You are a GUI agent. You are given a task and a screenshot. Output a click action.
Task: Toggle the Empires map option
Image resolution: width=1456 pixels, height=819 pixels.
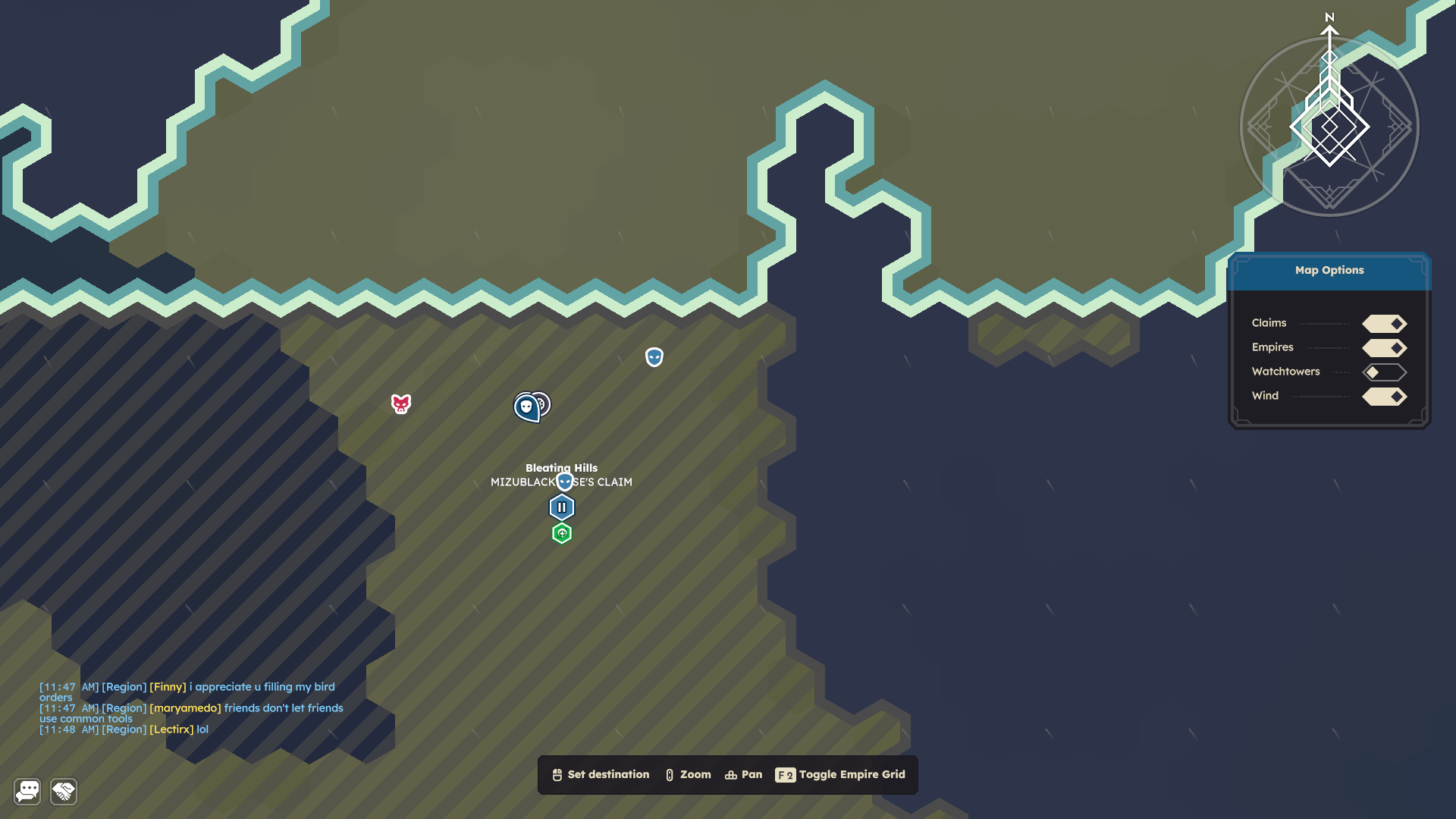click(x=1384, y=348)
